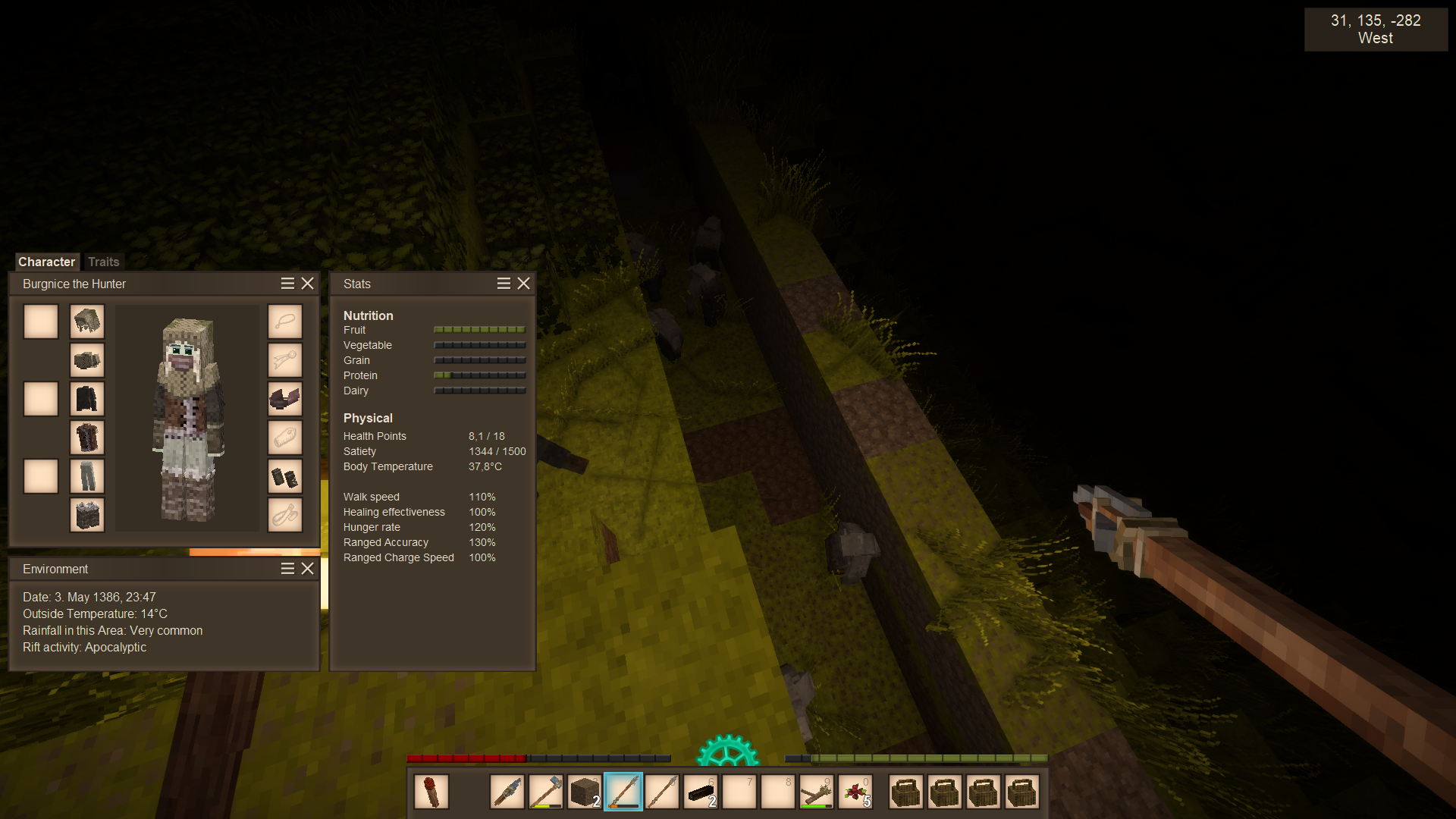This screenshot has width=1456, height=819.
Task: Select the torch in the offhand slot
Action: [431, 792]
